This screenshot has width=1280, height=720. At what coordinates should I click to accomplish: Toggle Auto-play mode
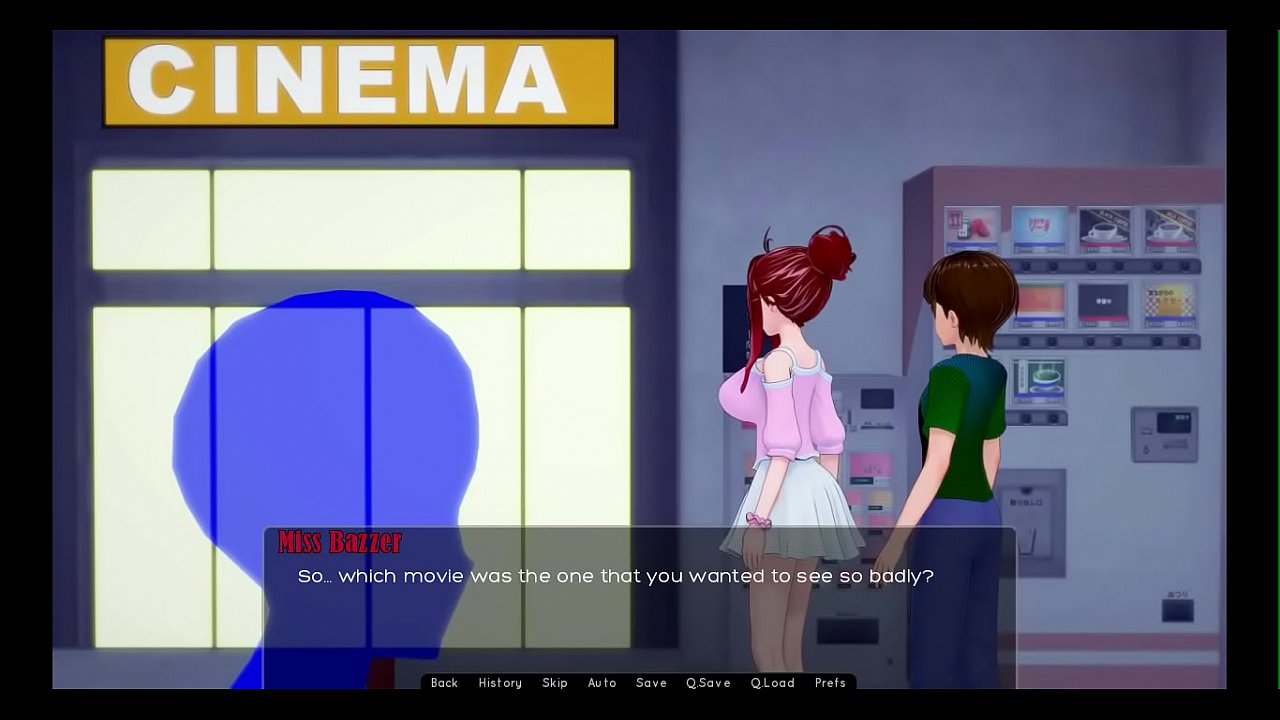pyautogui.click(x=602, y=683)
